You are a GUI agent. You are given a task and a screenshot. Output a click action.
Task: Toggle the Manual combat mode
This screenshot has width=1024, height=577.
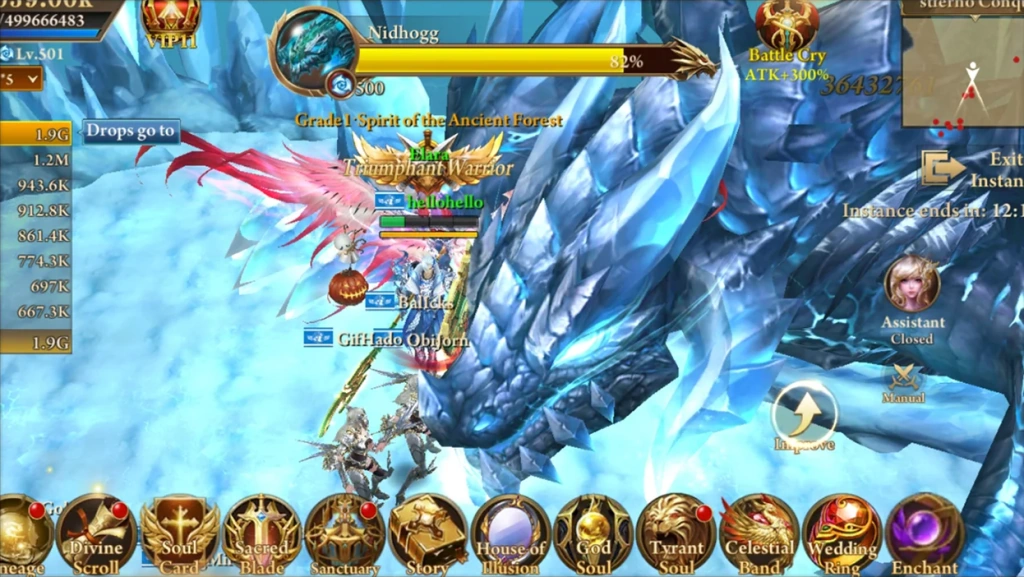[x=904, y=380]
